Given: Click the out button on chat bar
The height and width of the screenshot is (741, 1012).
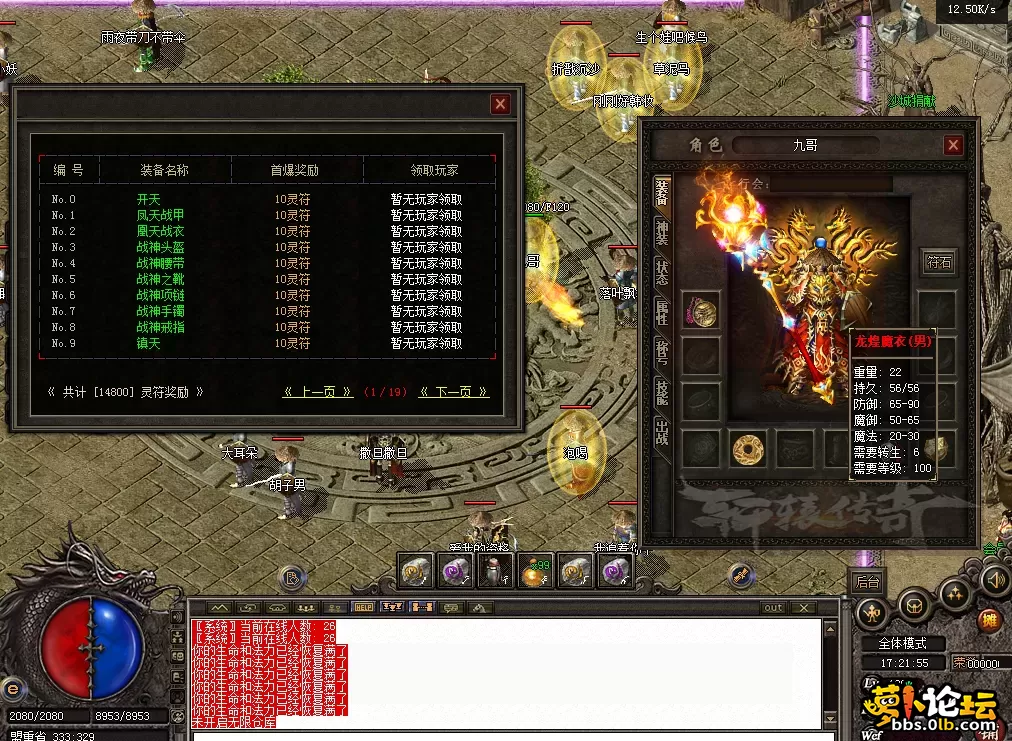Looking at the screenshot, I should (773, 607).
